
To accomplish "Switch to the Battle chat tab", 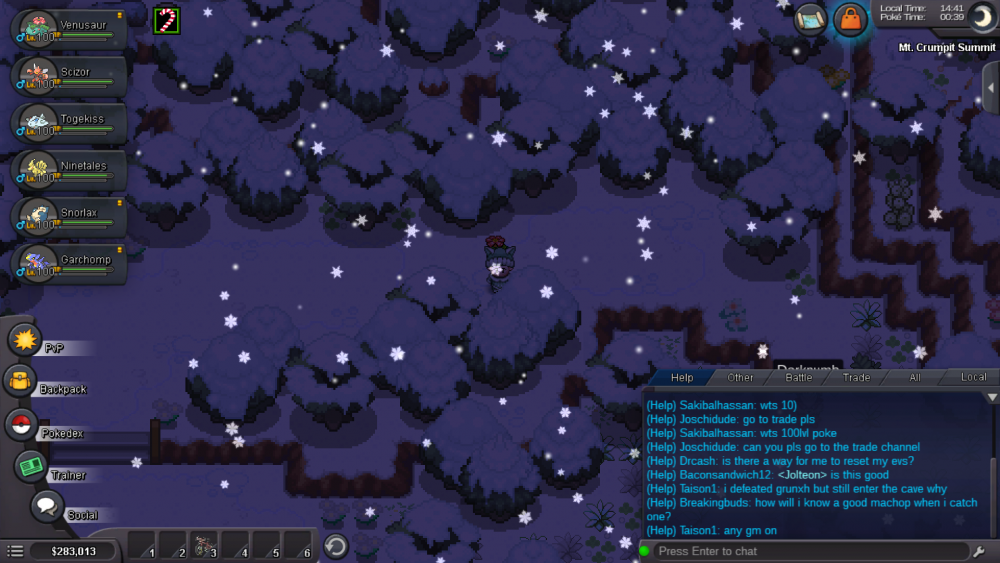I will tap(798, 377).
